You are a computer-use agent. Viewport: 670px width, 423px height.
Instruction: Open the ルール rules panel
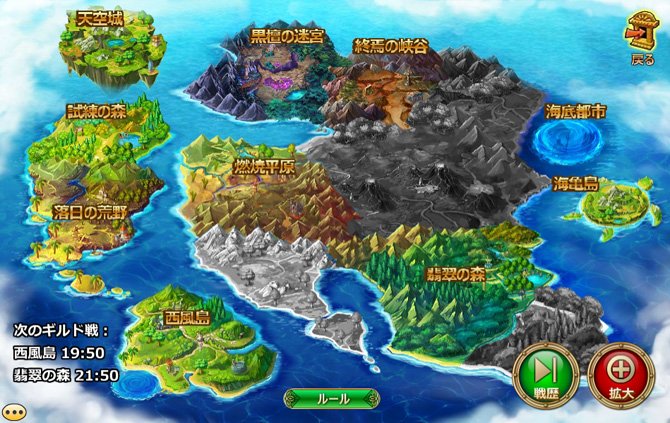[x=332, y=398]
